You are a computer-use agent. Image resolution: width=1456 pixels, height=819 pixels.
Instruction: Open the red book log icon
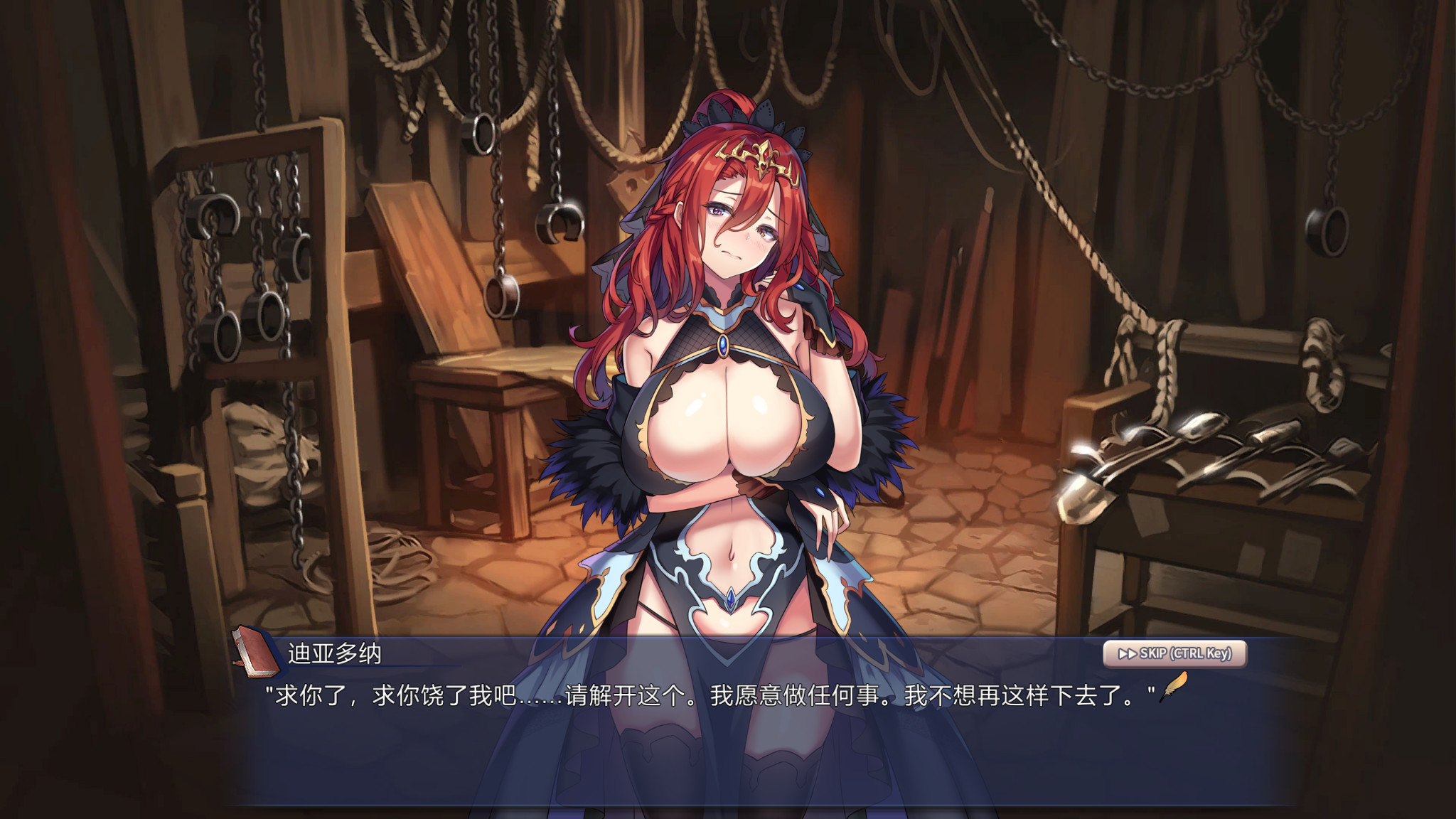coord(255,651)
